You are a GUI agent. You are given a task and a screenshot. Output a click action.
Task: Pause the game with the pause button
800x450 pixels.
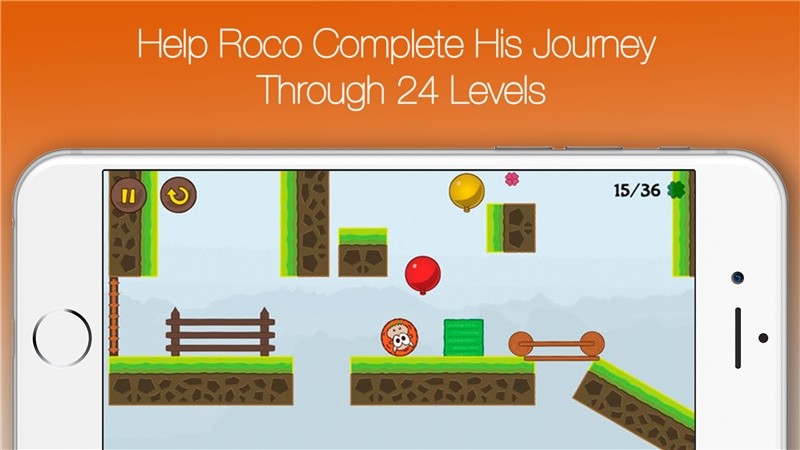click(129, 195)
